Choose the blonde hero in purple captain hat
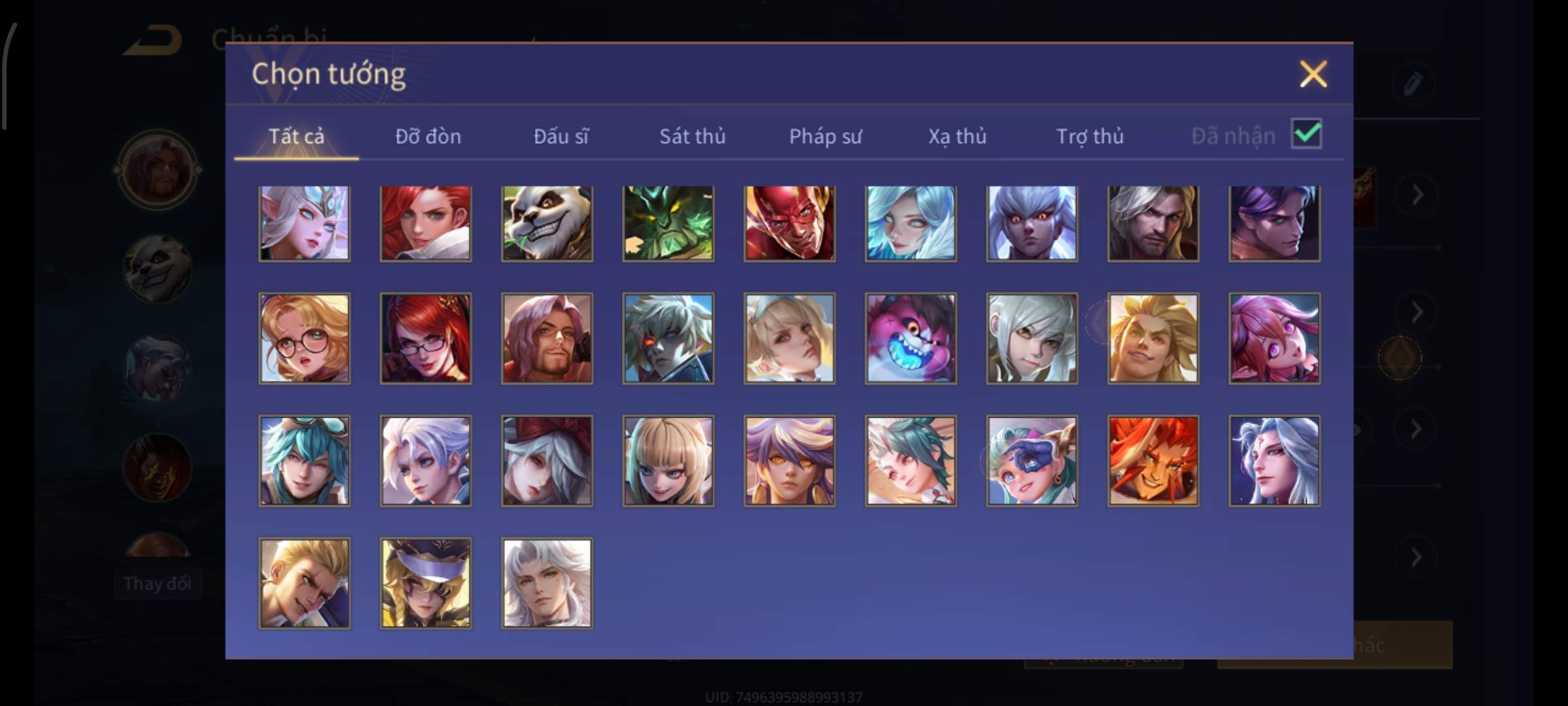The width and height of the screenshot is (1568, 706). coord(425,583)
